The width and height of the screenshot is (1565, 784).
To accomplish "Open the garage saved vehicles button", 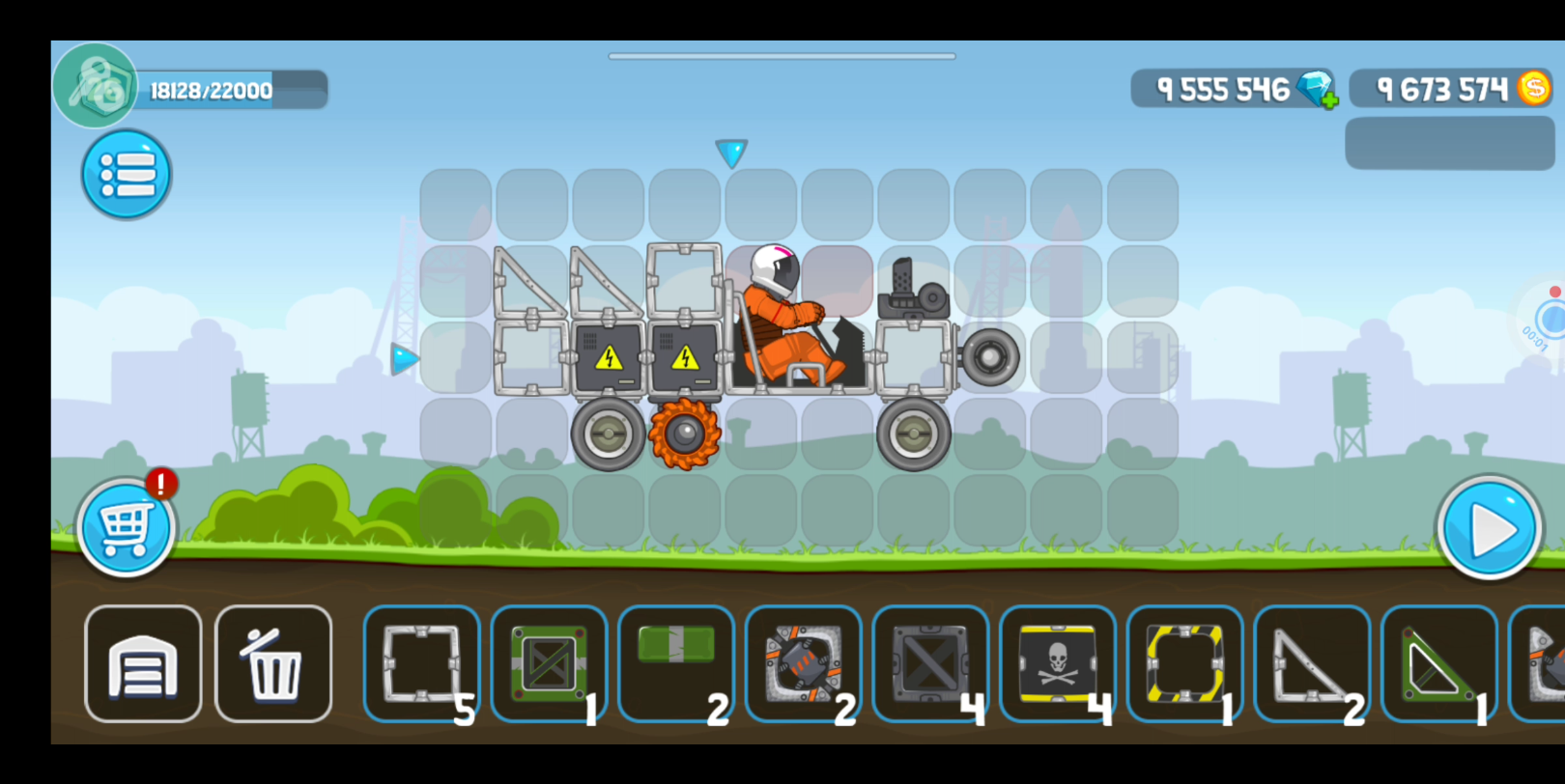I will pyautogui.click(x=143, y=664).
